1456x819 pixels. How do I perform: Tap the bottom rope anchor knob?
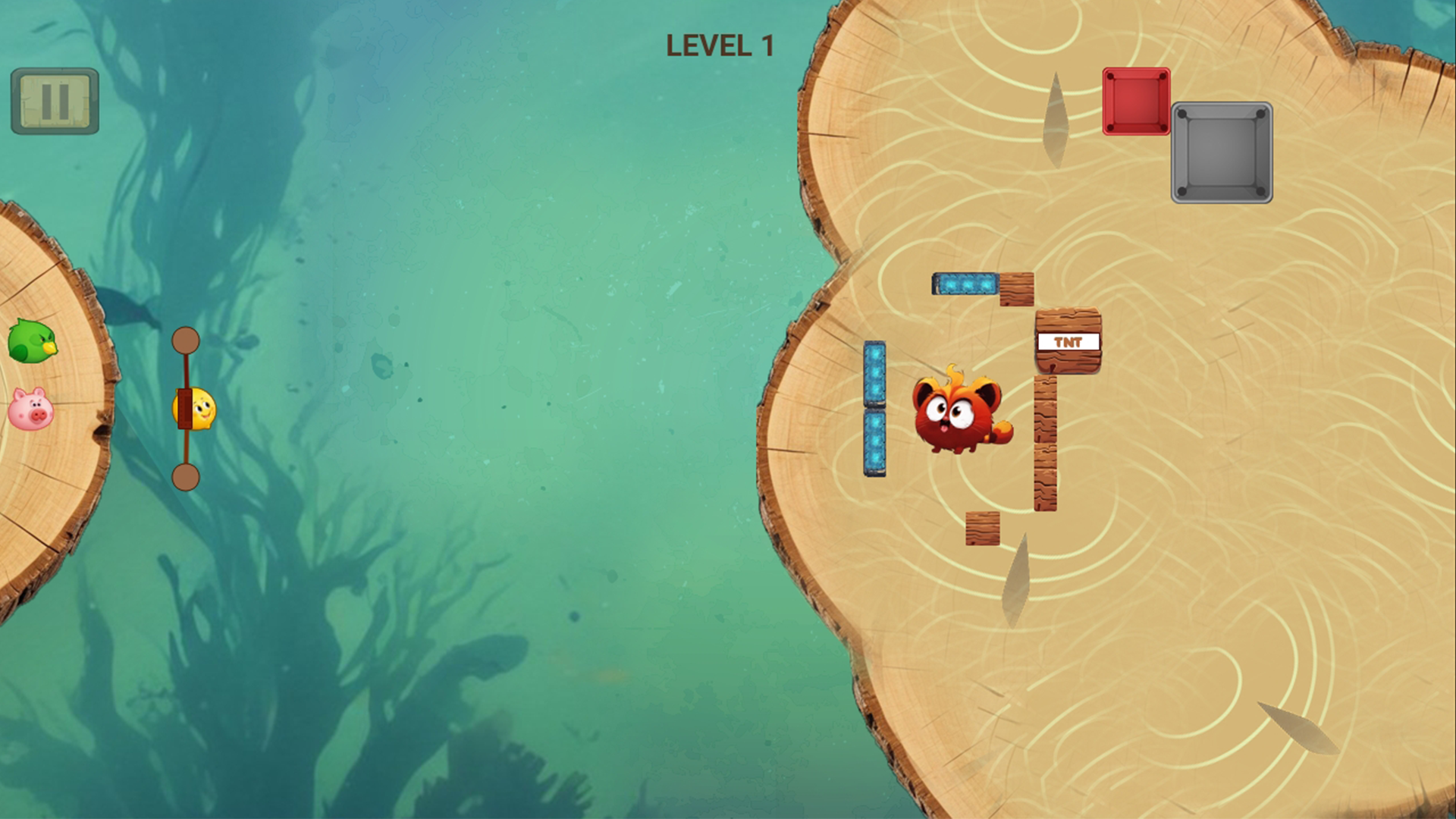[x=185, y=477]
